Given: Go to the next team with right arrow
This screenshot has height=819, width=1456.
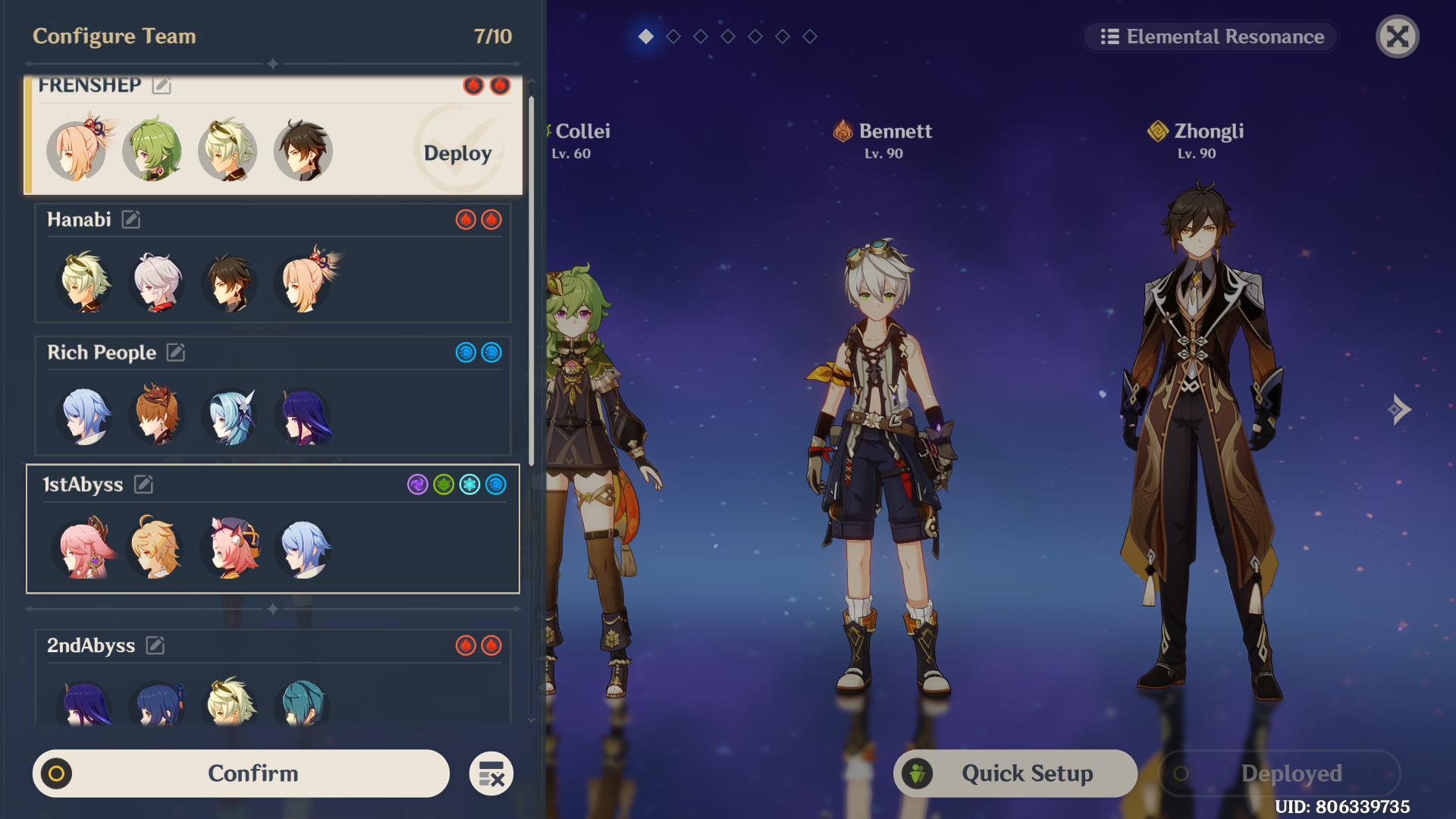Looking at the screenshot, I should (x=1399, y=409).
